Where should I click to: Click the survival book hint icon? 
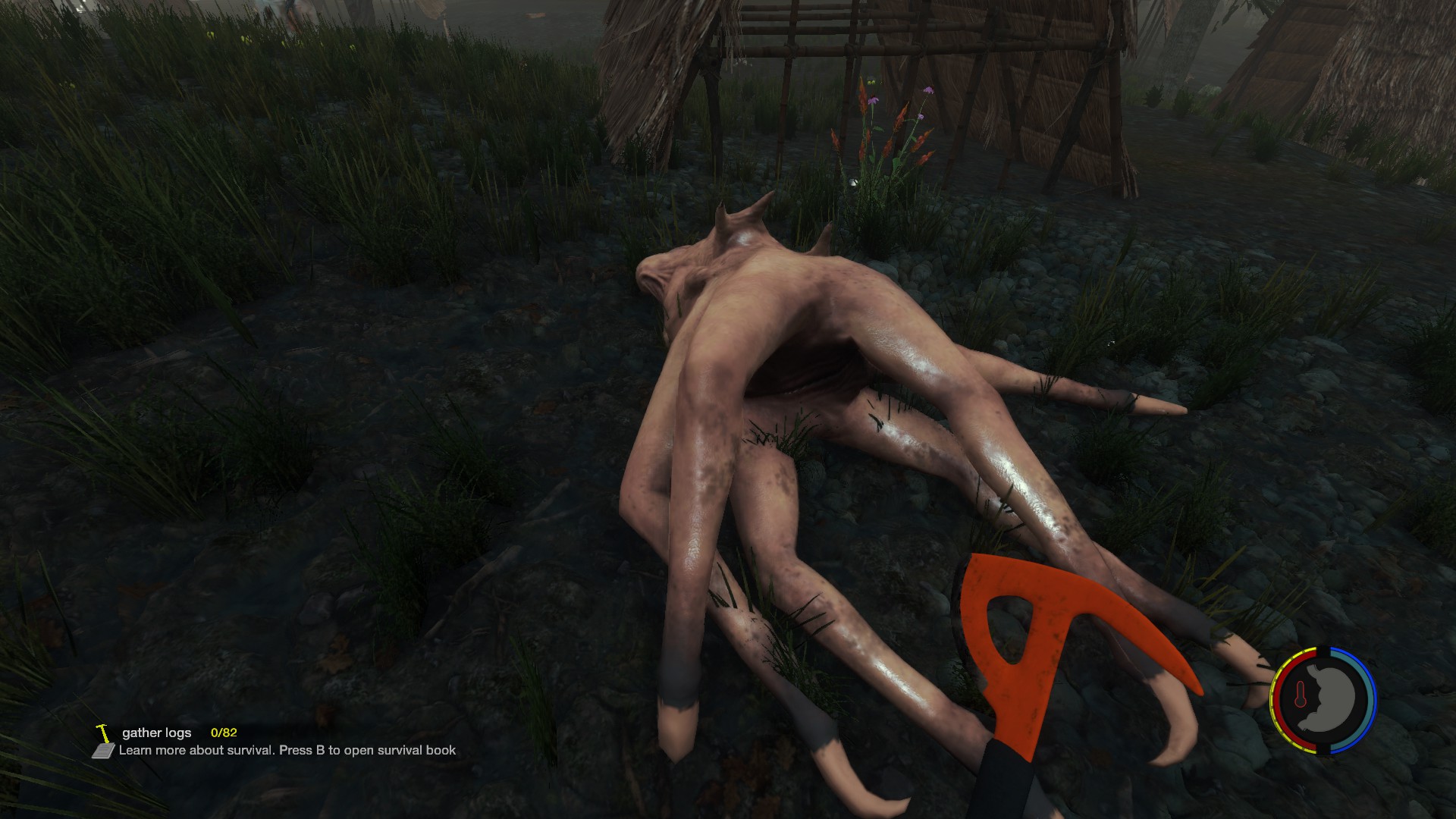coord(102,751)
